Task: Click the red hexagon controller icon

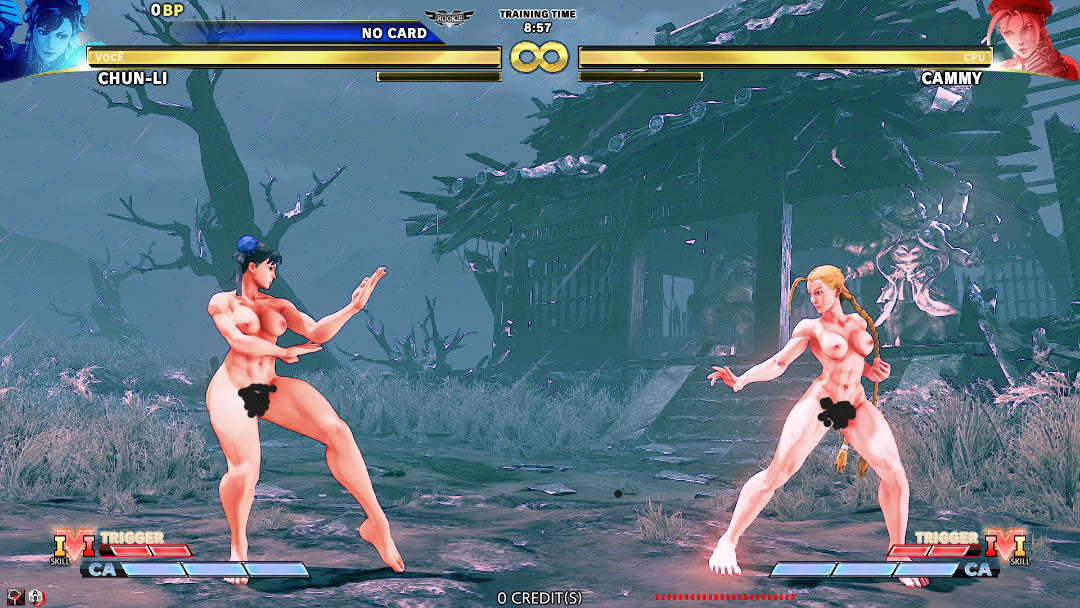Action: point(36,597)
